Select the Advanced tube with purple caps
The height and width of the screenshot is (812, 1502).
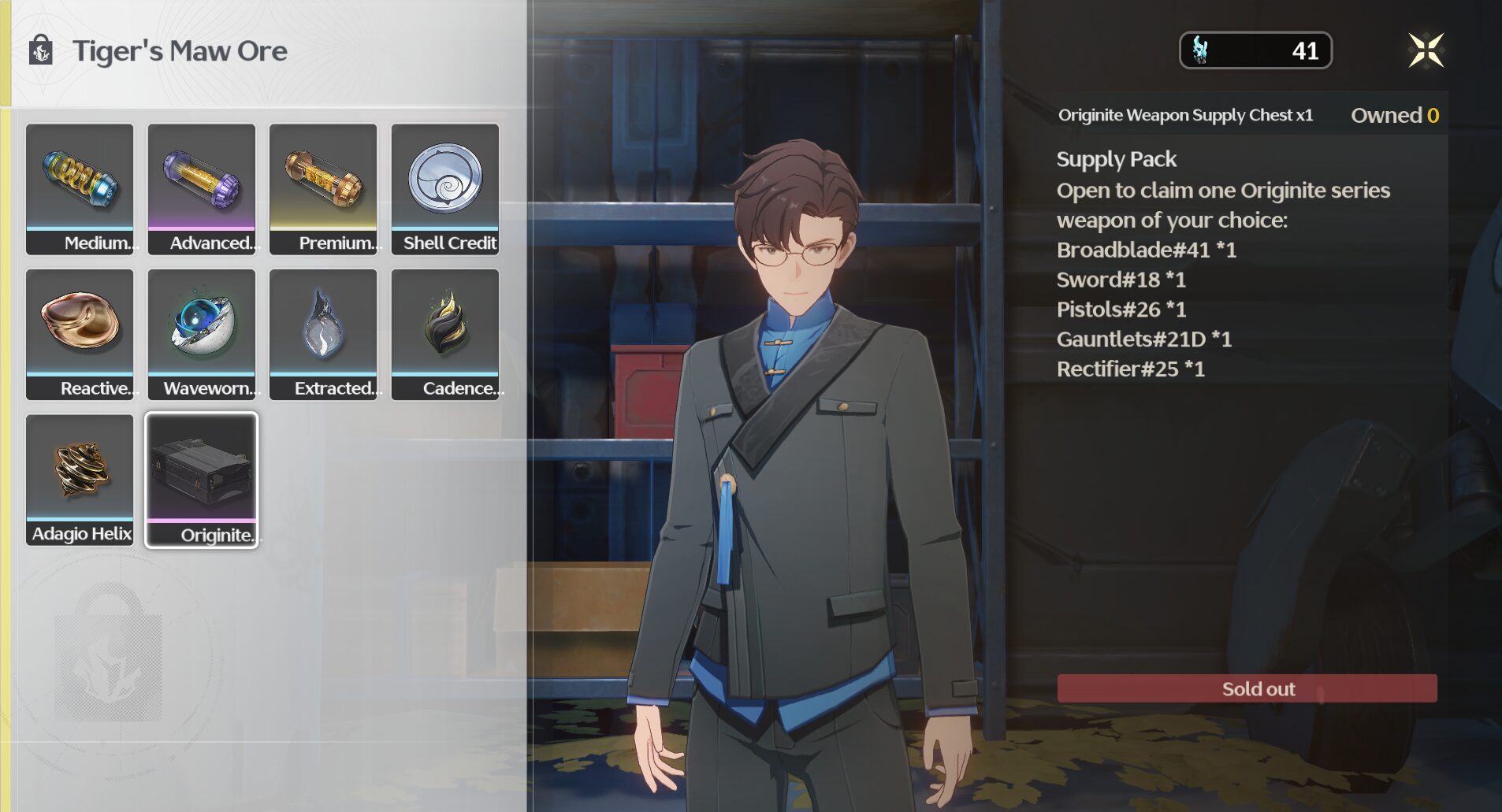point(201,187)
